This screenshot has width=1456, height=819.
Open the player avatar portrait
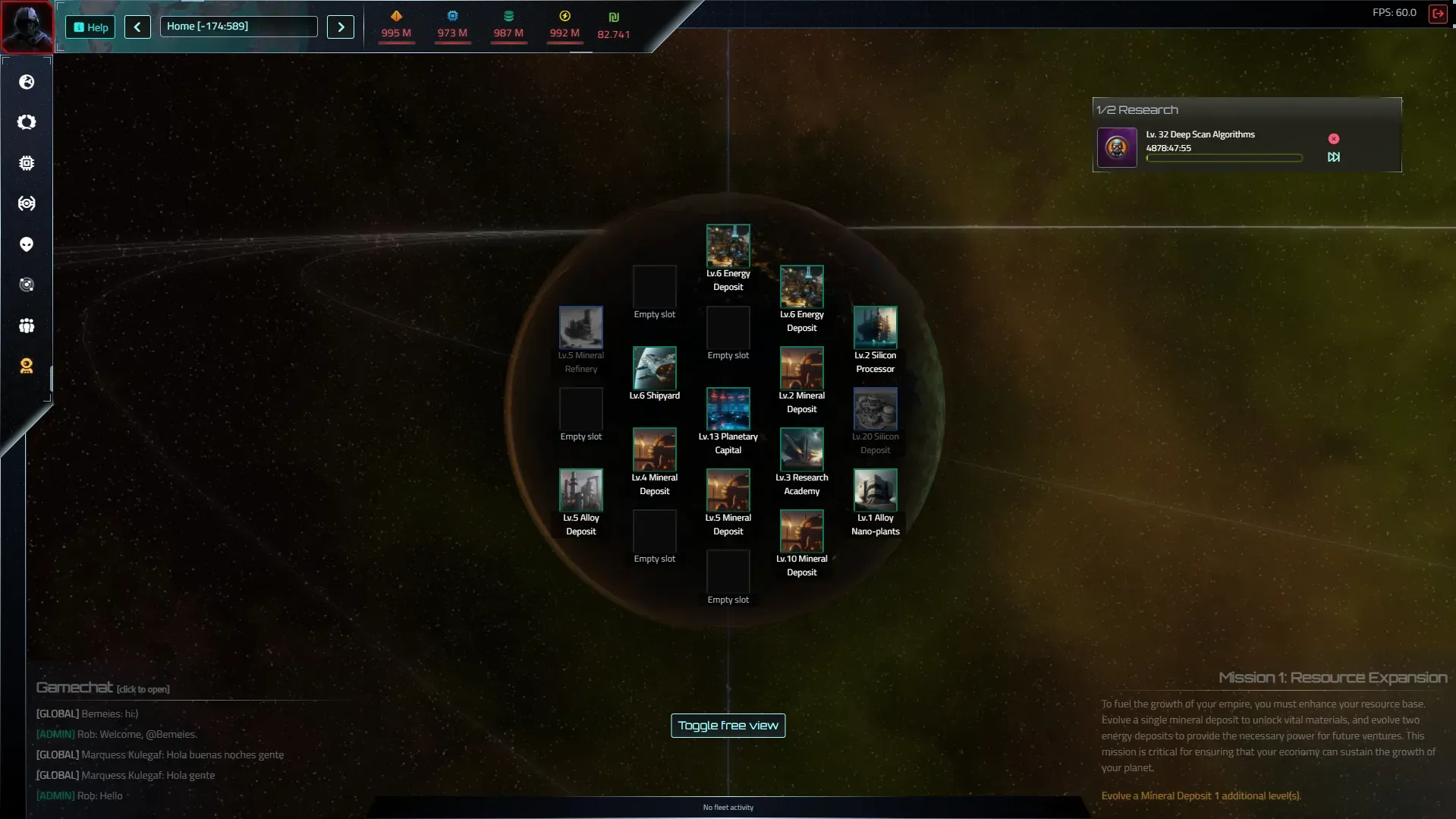(x=27, y=26)
